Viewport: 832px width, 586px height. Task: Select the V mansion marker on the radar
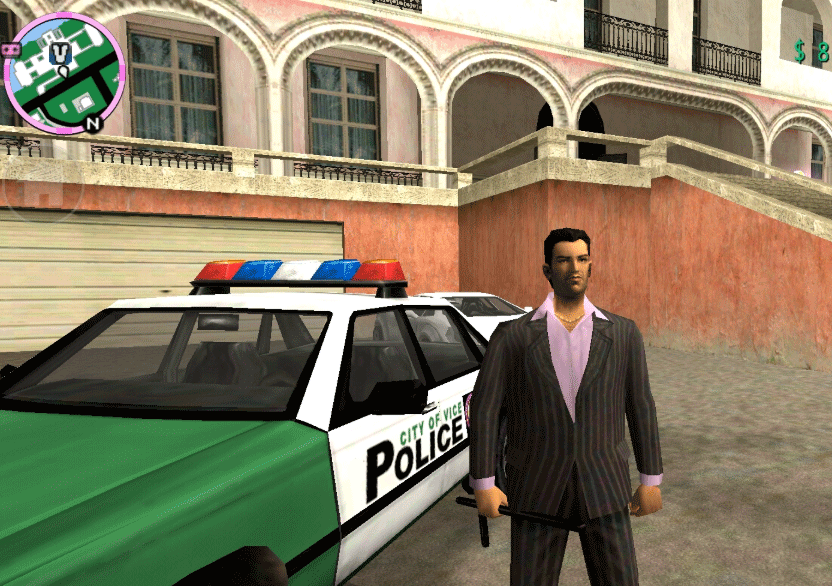pos(62,53)
